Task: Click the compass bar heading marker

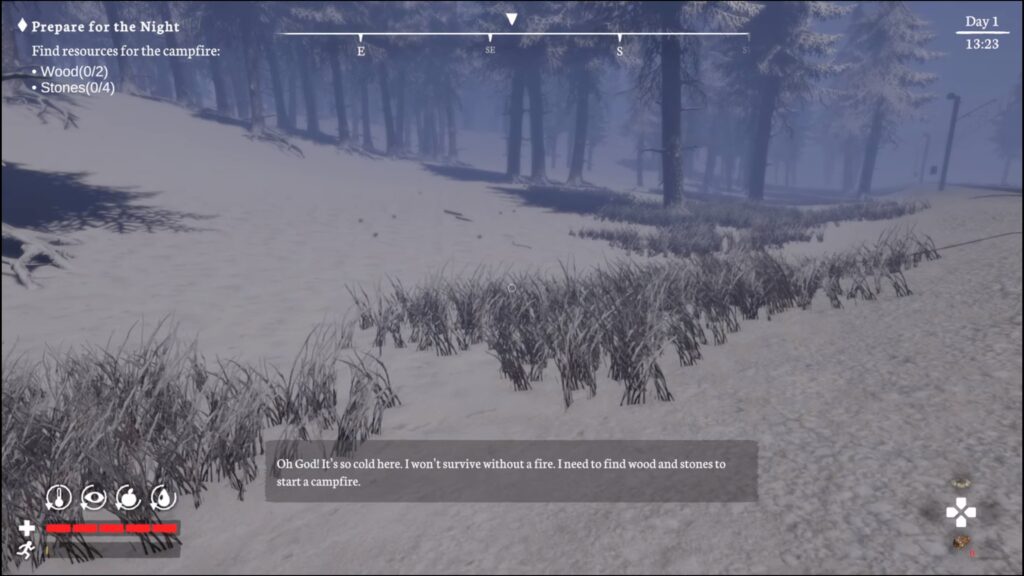Action: (x=512, y=19)
